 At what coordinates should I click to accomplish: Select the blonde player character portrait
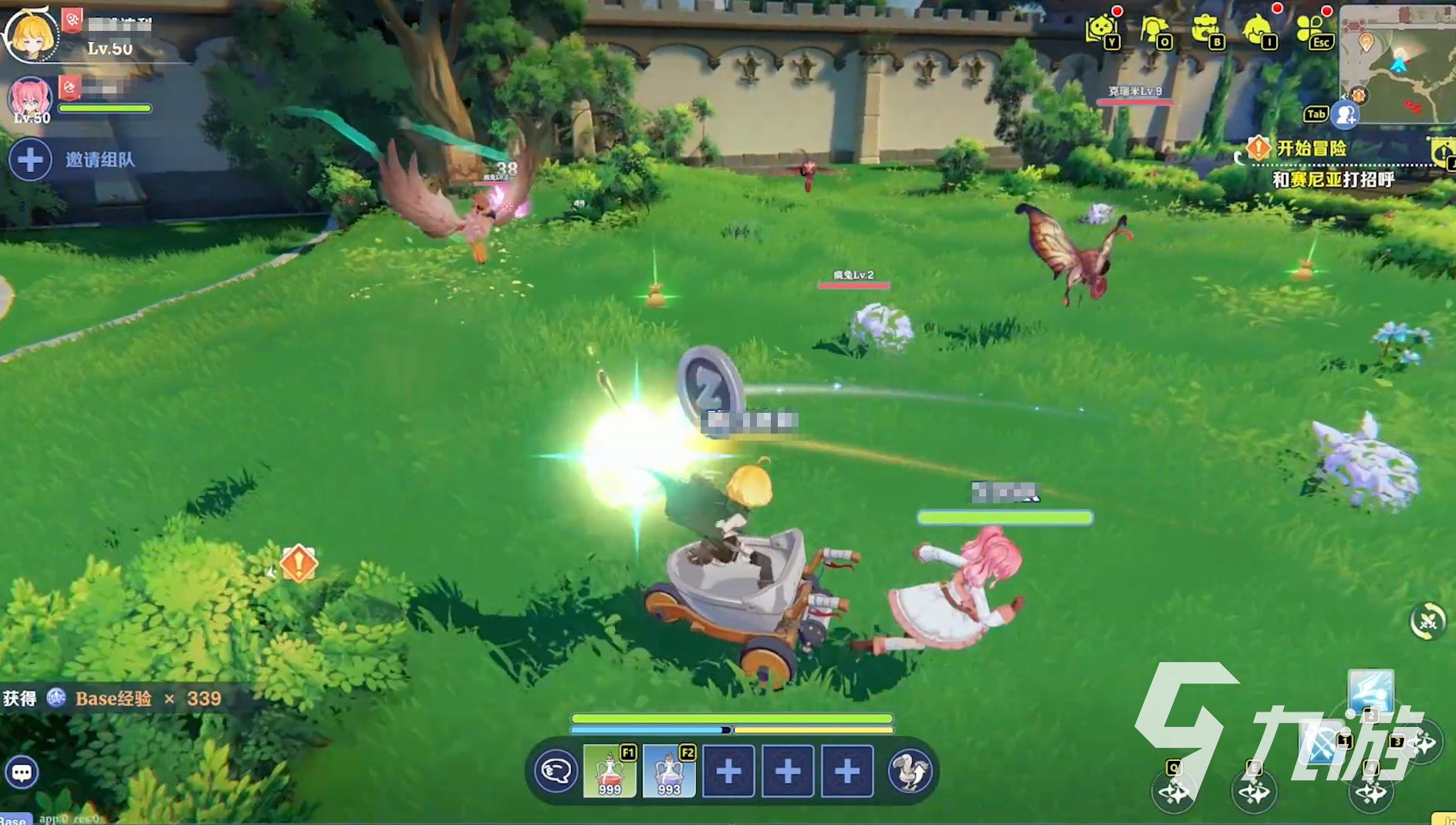pos(31,35)
